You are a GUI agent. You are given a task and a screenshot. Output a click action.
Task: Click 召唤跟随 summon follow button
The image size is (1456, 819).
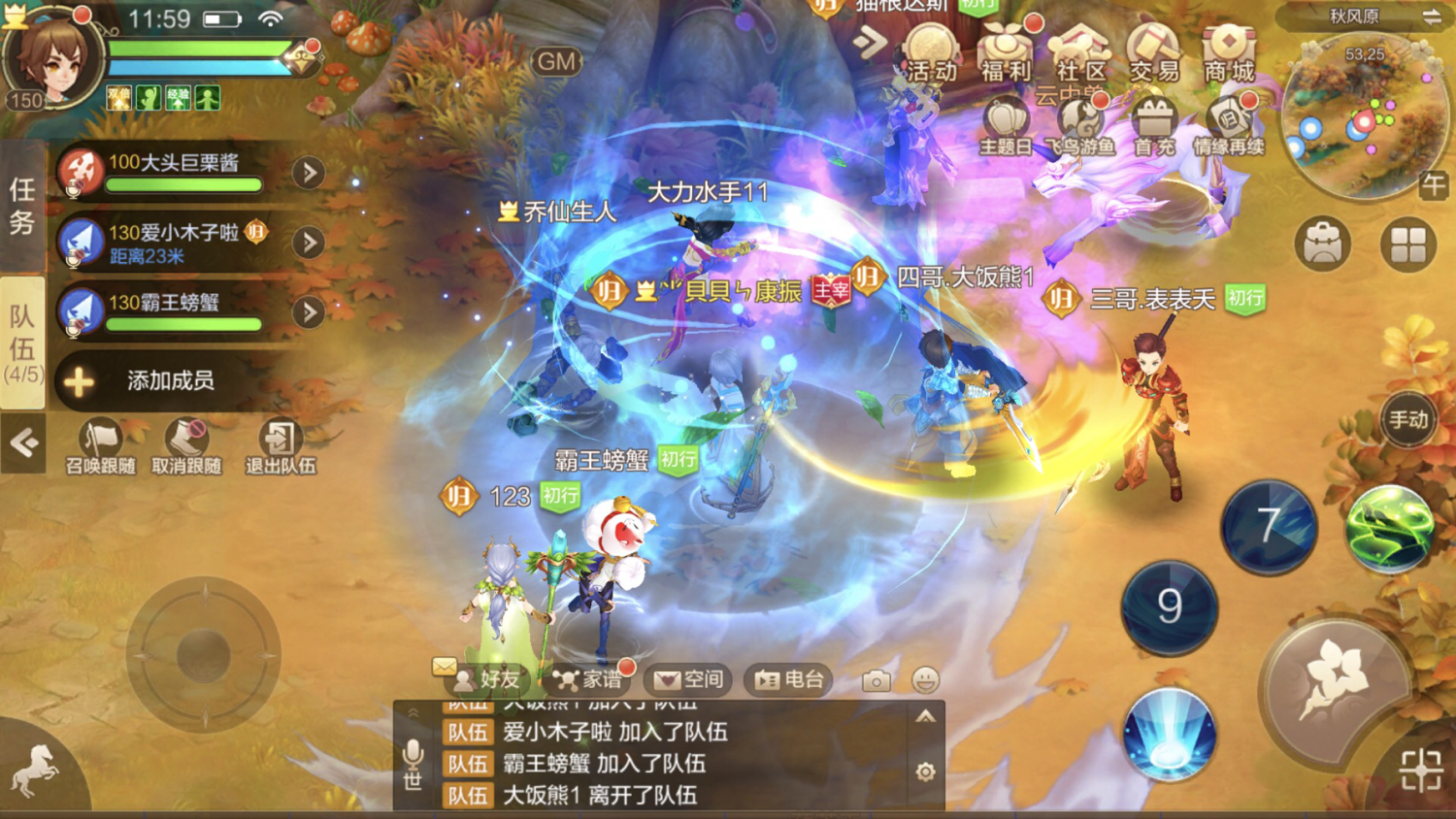click(101, 447)
